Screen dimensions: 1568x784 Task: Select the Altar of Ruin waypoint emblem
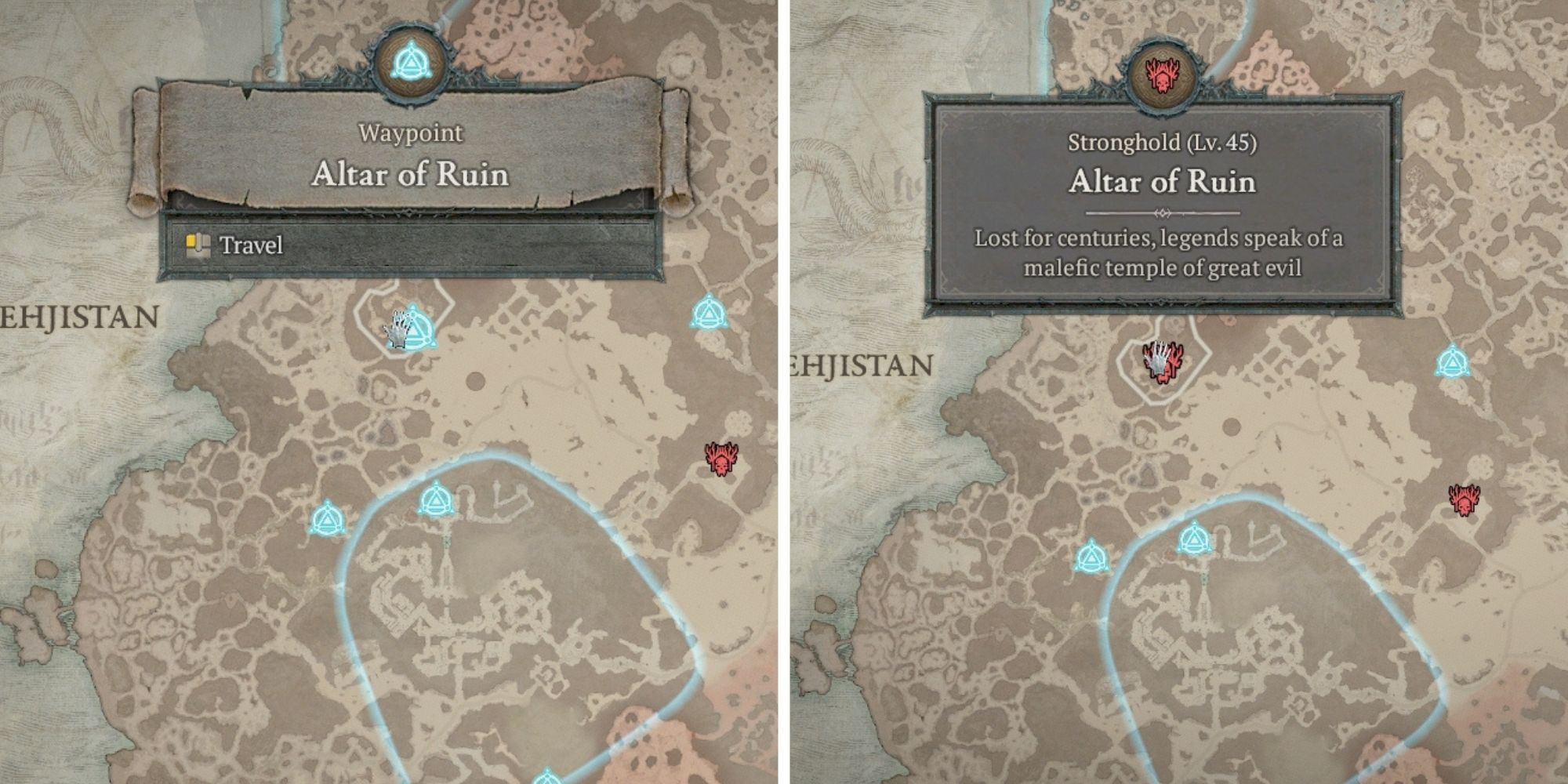413,61
